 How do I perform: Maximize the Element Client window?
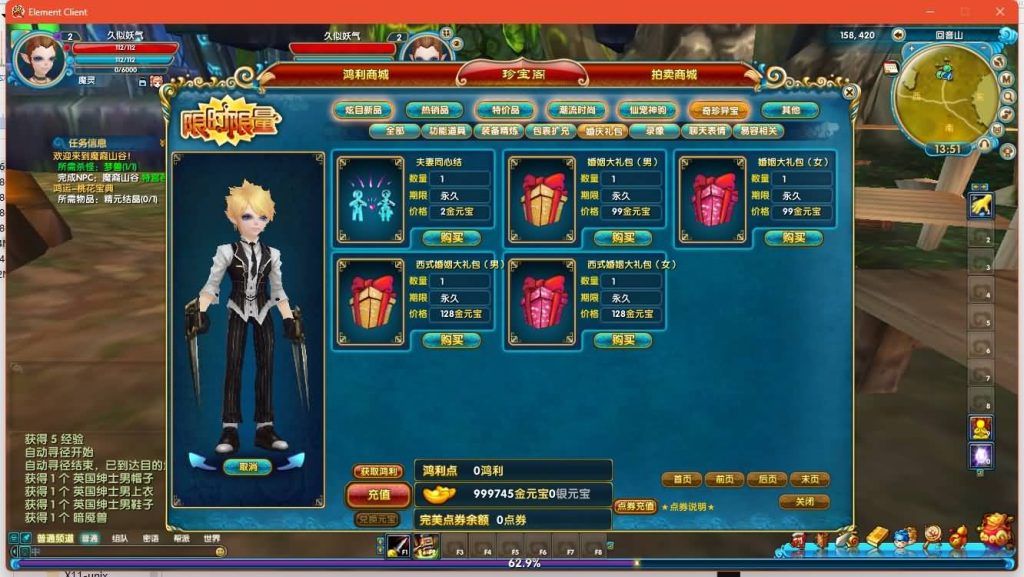pos(965,12)
